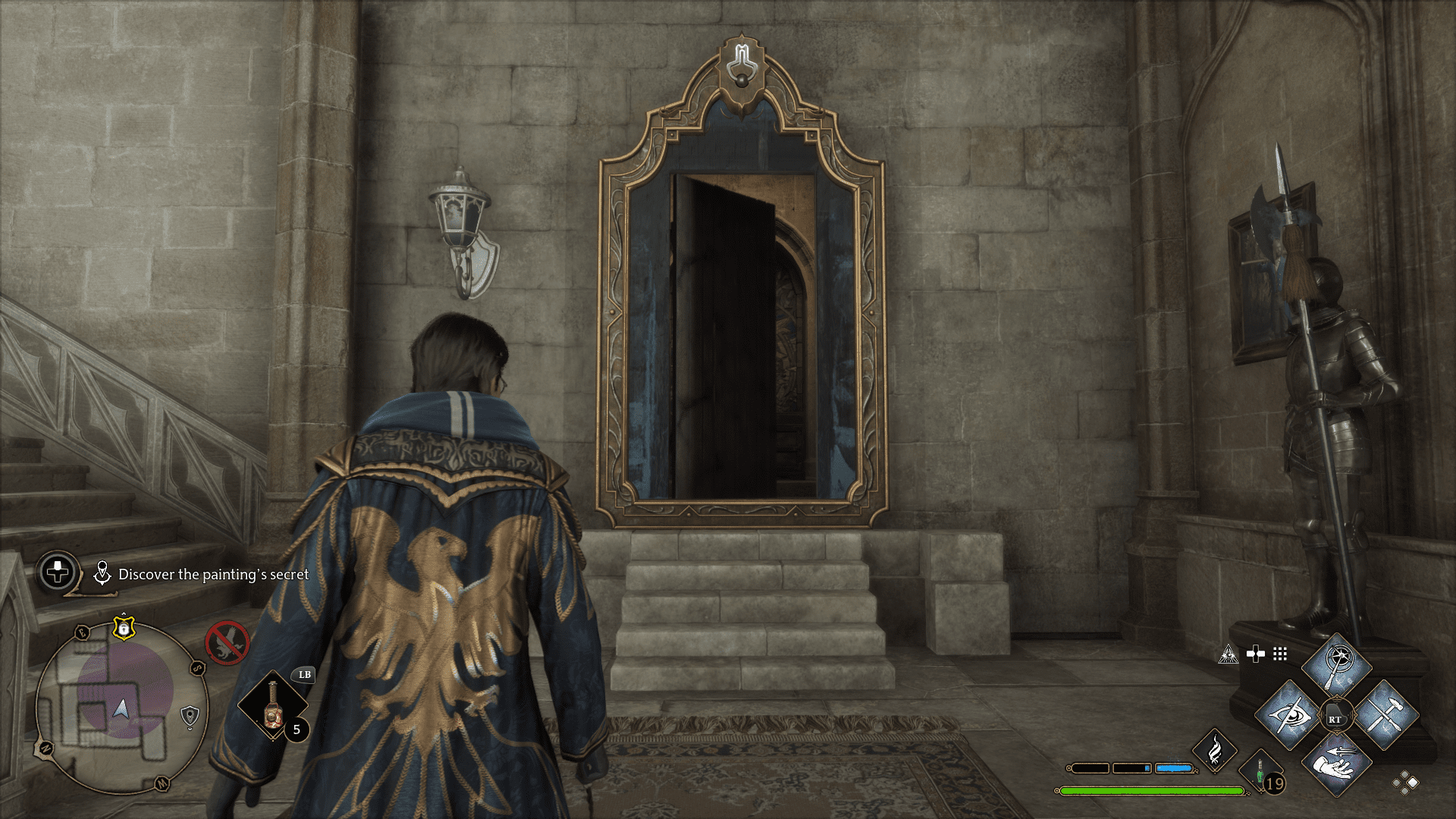The height and width of the screenshot is (819, 1456).
Task: Click the quest objective marker pin icon
Action: coord(102,573)
